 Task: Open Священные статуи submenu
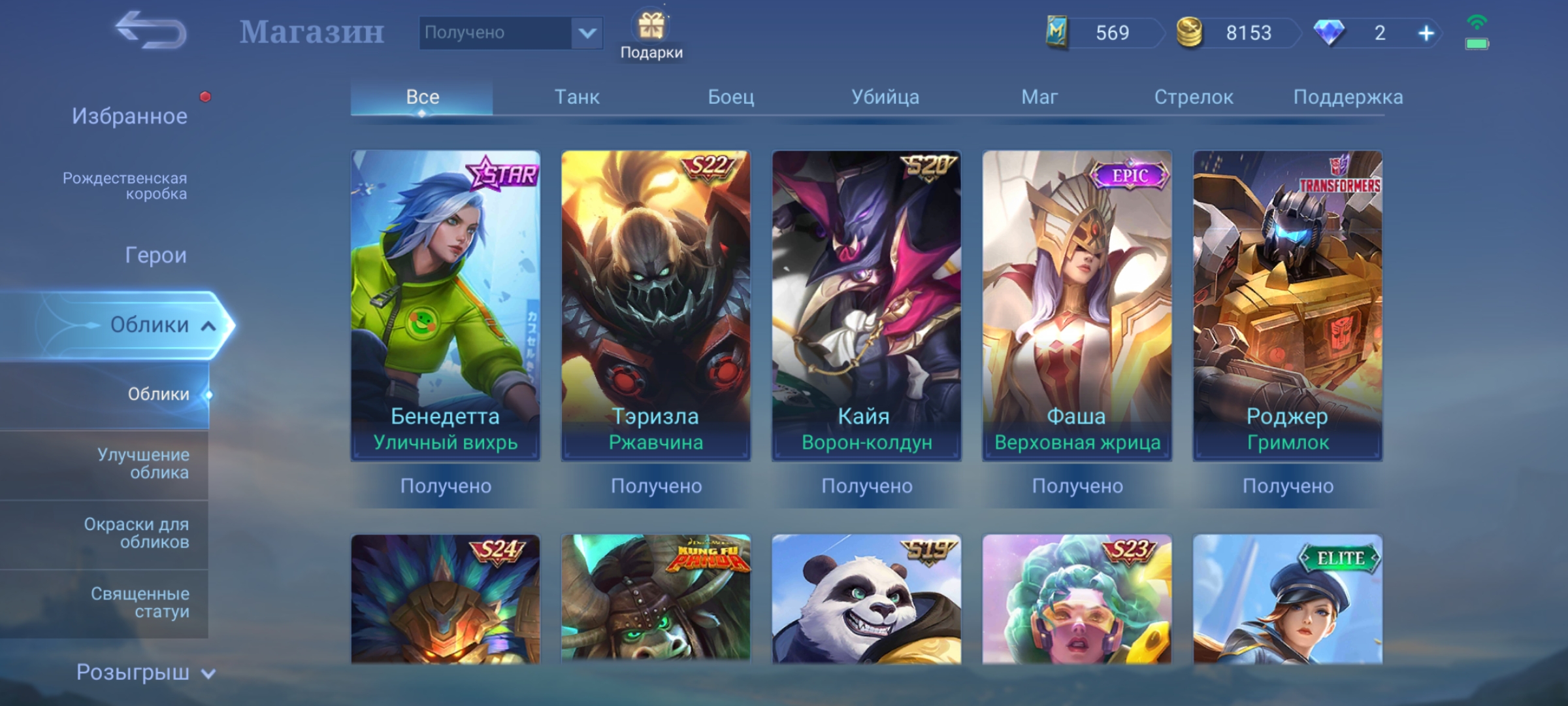(x=140, y=602)
